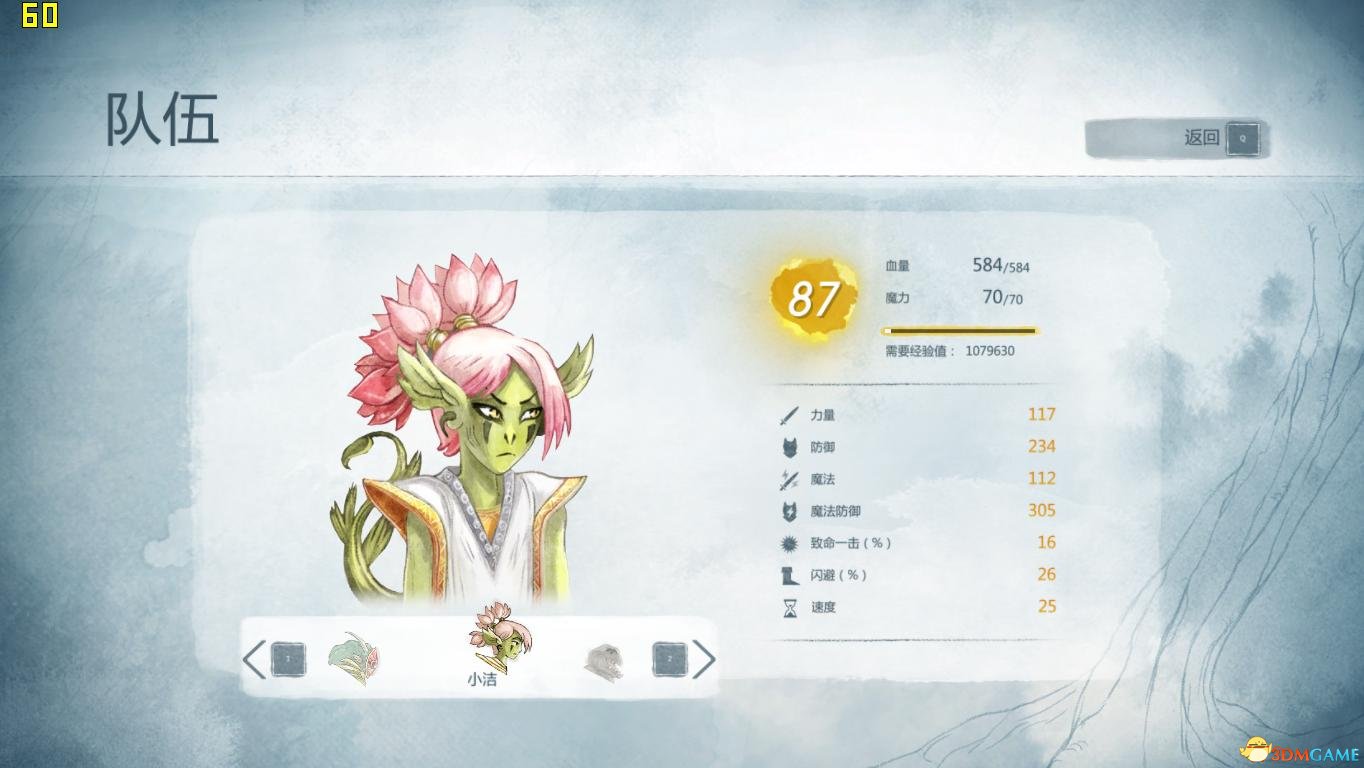Select the 小洁 pink-flower character portrait
The image size is (1364, 768).
tap(501, 638)
